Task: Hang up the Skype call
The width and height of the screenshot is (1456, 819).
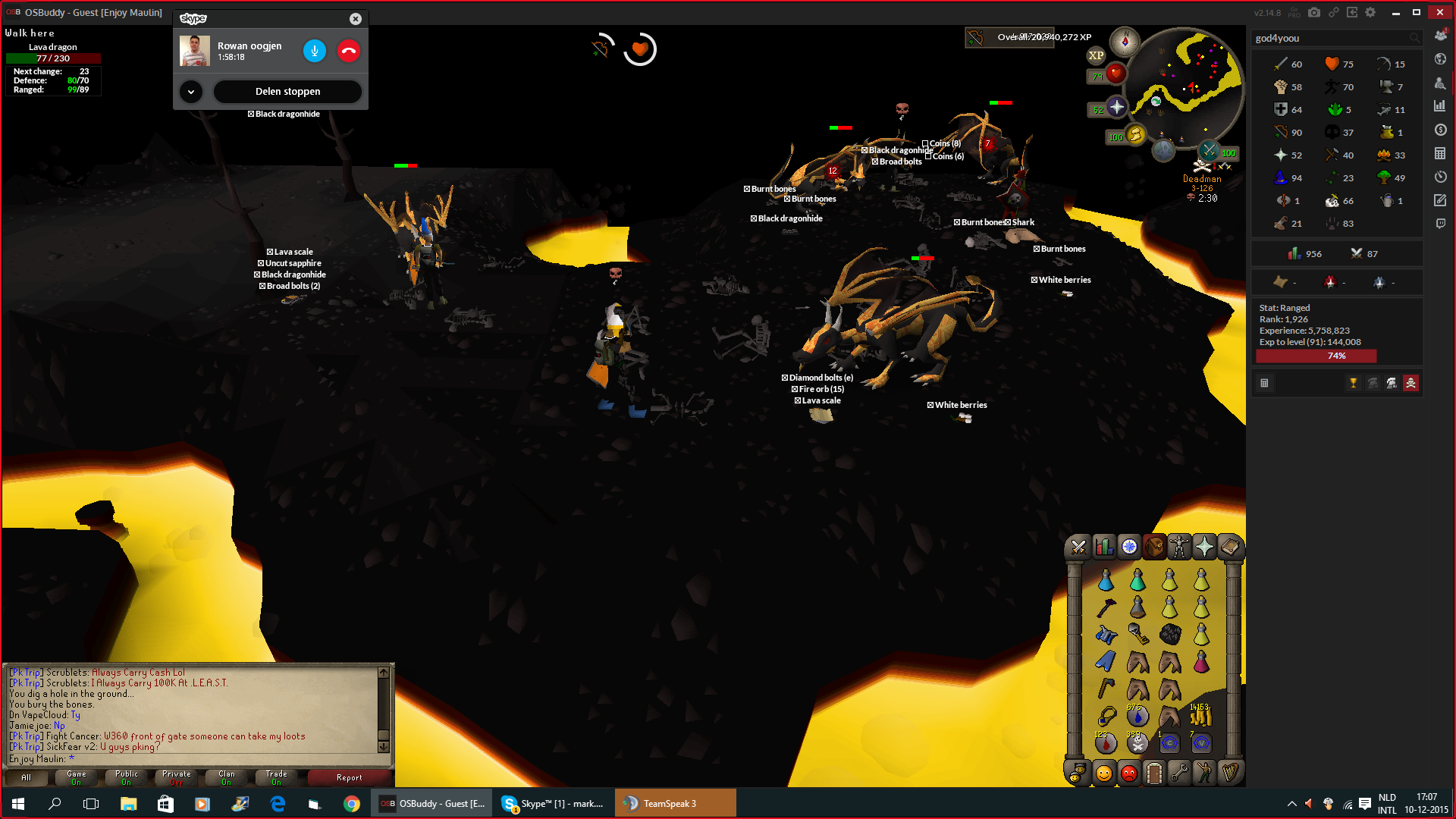Action: click(349, 51)
